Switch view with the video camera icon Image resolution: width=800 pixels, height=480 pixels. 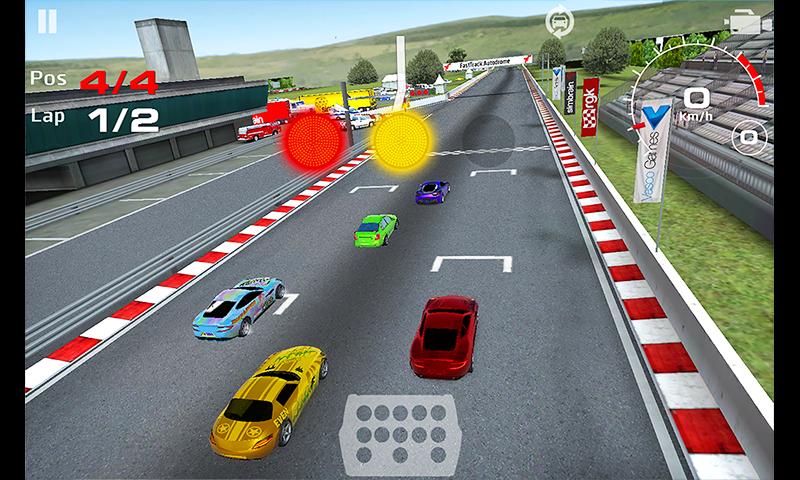coord(745,21)
